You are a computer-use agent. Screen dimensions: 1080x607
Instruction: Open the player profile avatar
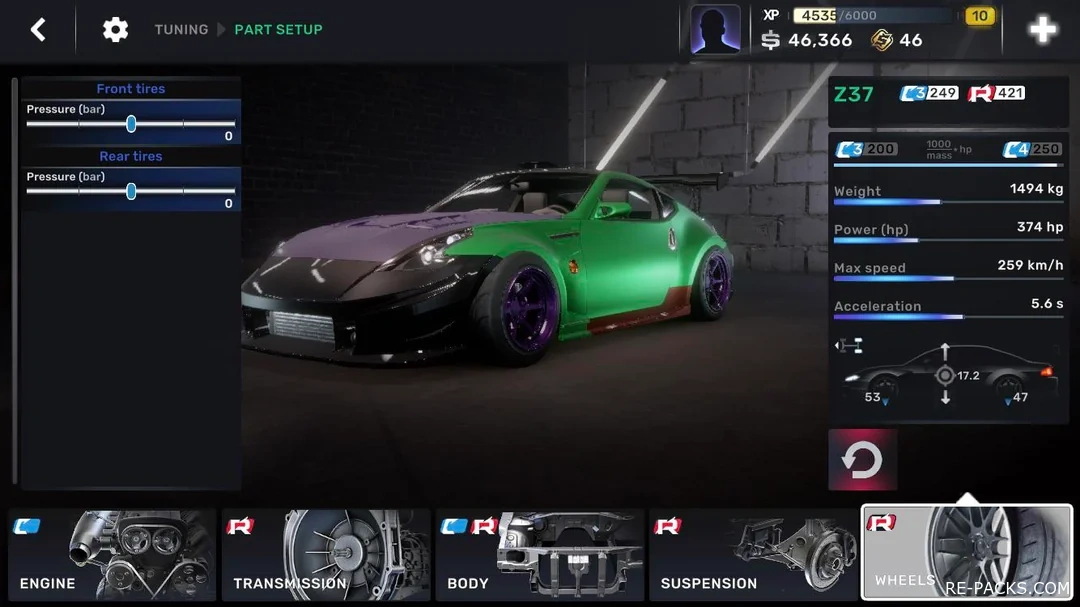[715, 30]
